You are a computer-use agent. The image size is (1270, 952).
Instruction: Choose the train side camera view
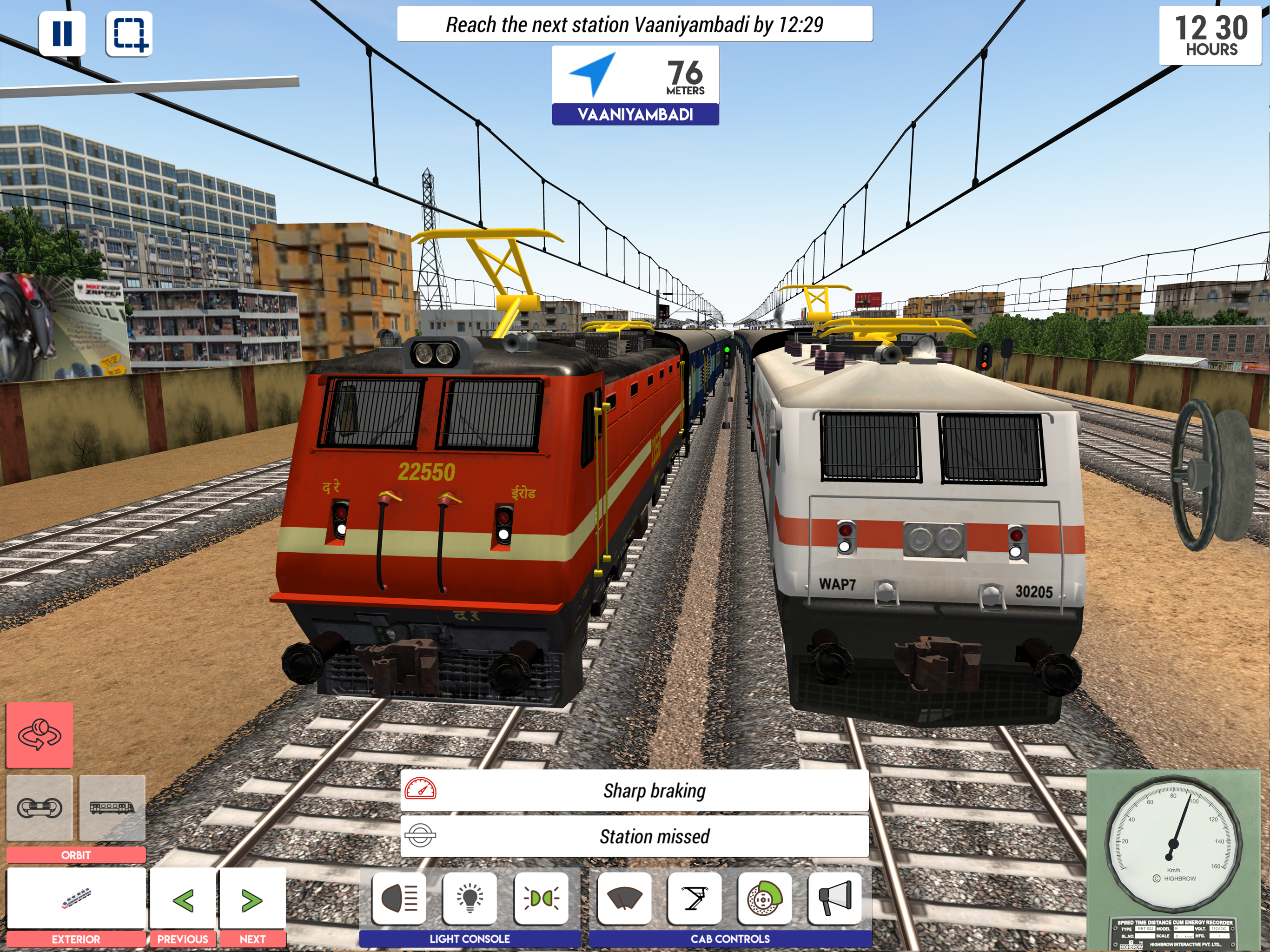tap(112, 807)
